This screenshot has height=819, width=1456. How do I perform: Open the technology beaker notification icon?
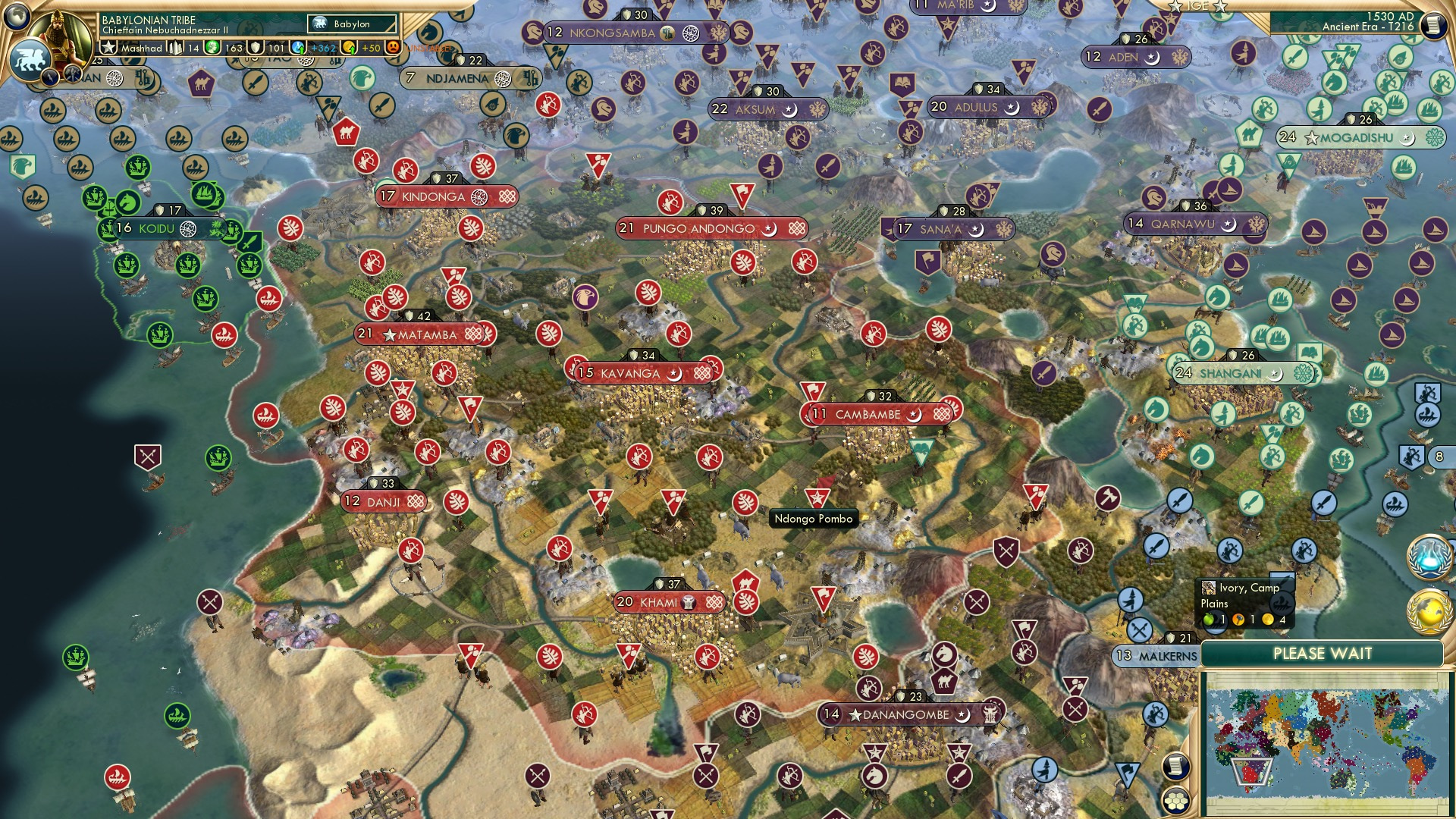click(x=1428, y=557)
